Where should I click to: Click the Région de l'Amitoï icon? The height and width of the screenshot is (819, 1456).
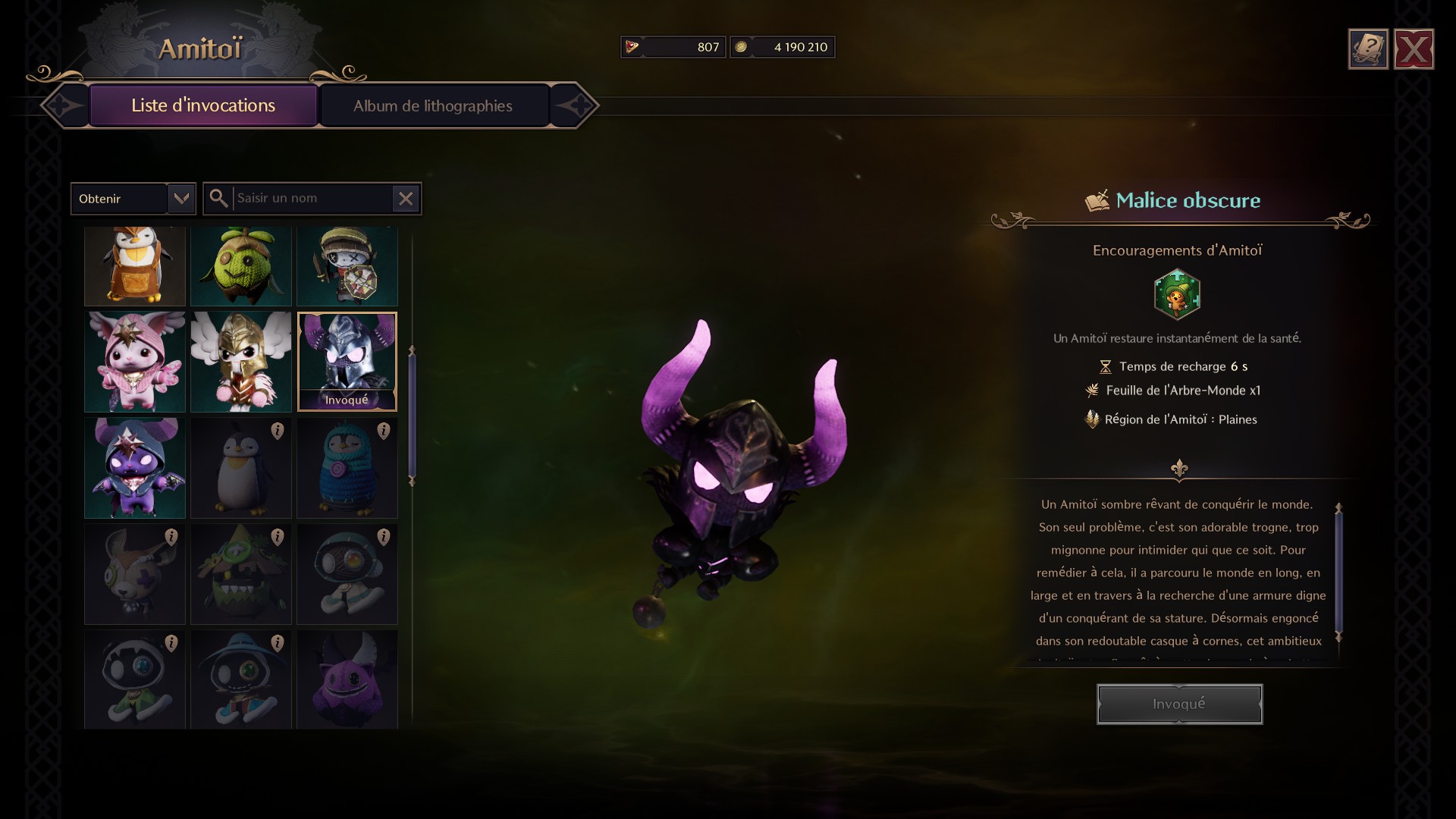[x=1092, y=419]
